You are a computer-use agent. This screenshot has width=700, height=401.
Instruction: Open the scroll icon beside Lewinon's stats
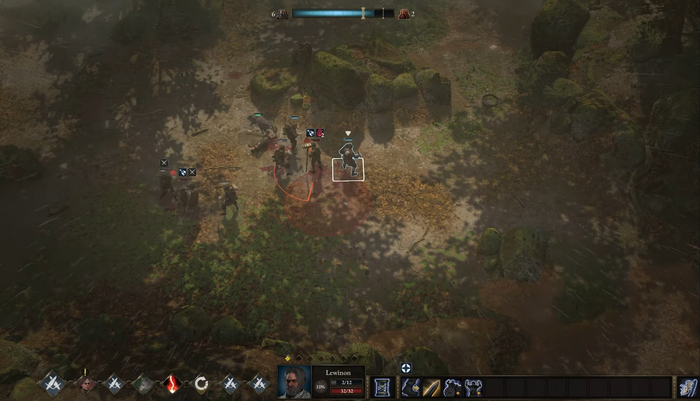pyautogui.click(x=381, y=387)
